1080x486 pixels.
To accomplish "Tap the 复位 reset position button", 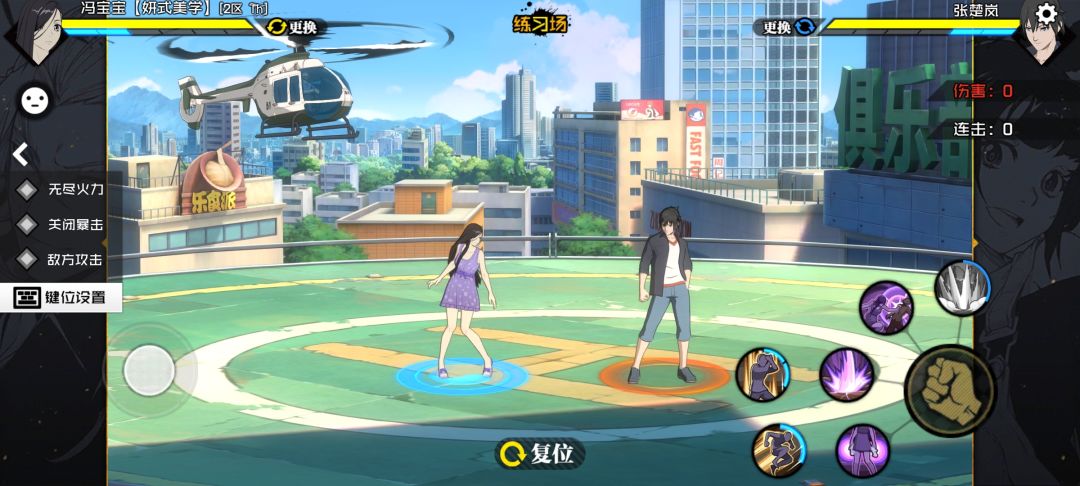I will click(x=540, y=454).
